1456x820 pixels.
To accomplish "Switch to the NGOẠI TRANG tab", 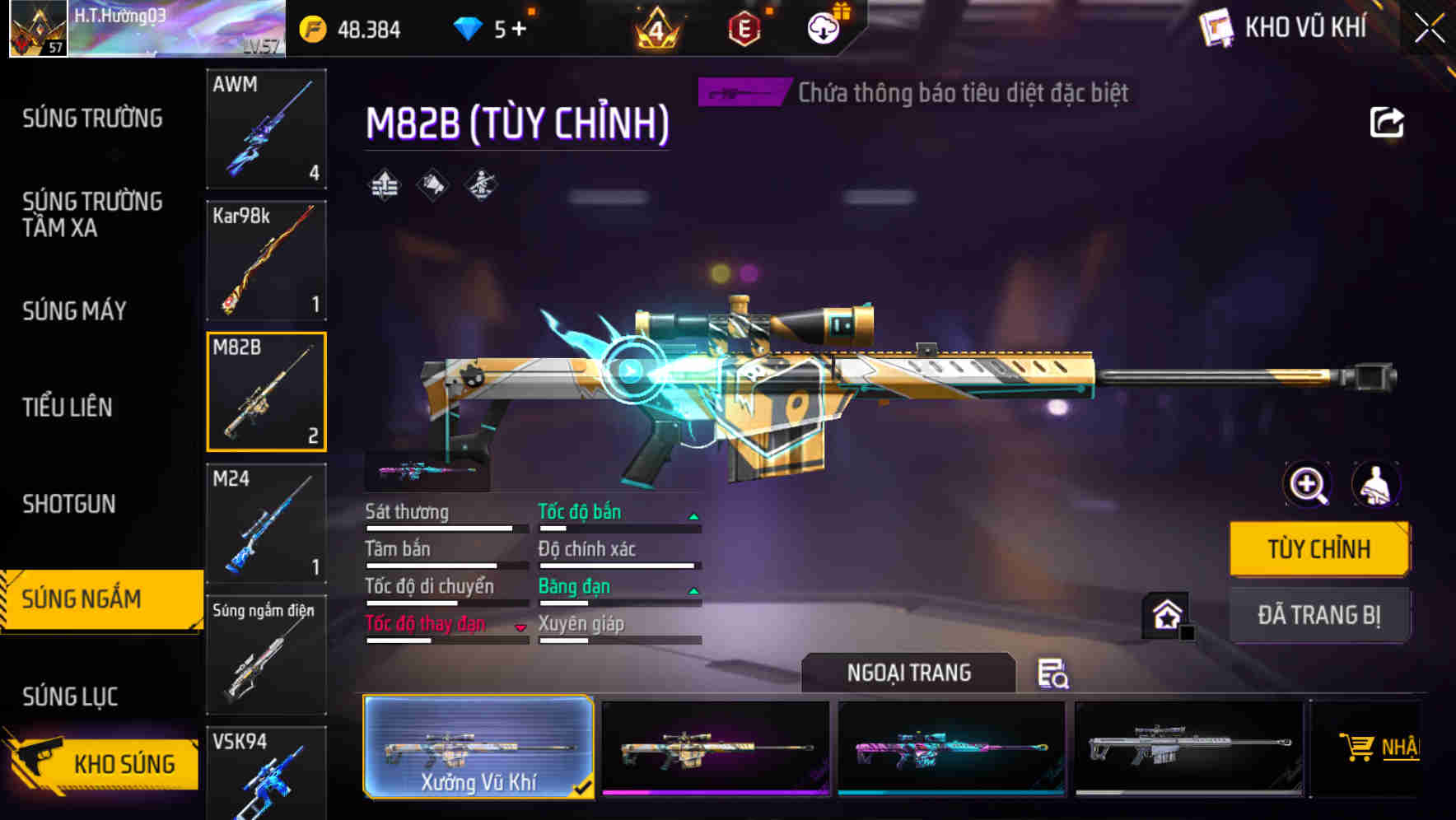I will coord(909,672).
